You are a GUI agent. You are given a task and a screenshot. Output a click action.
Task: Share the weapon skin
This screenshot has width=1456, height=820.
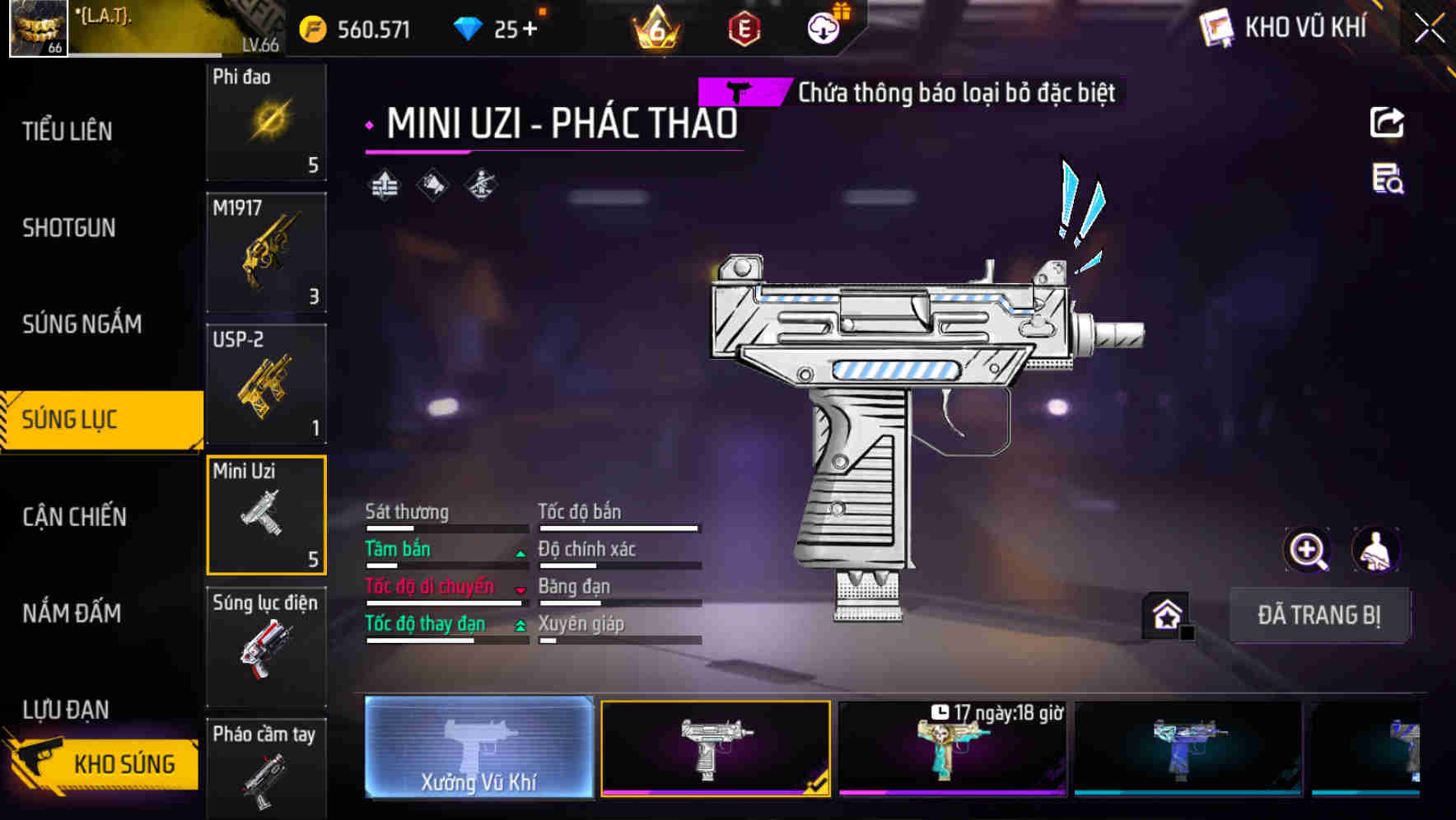coord(1387,123)
